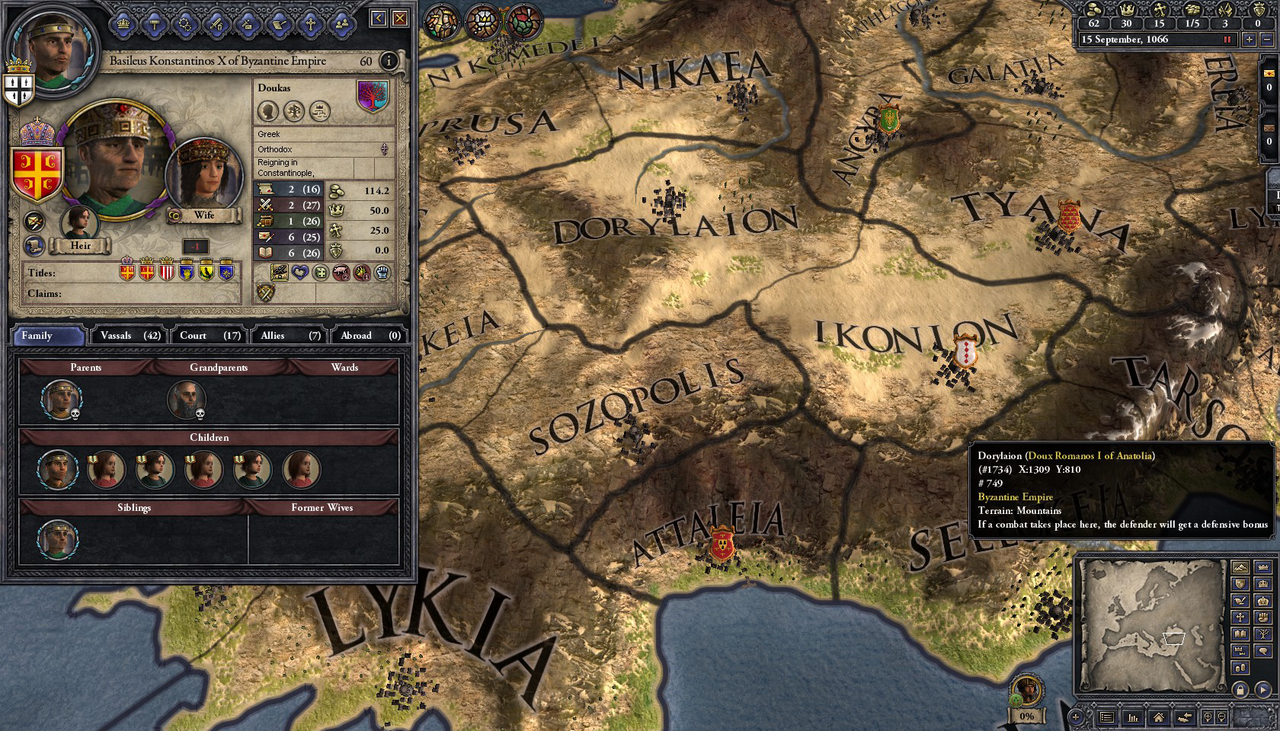
Task: Switch to realm shield map mode
Action: (x=1240, y=583)
